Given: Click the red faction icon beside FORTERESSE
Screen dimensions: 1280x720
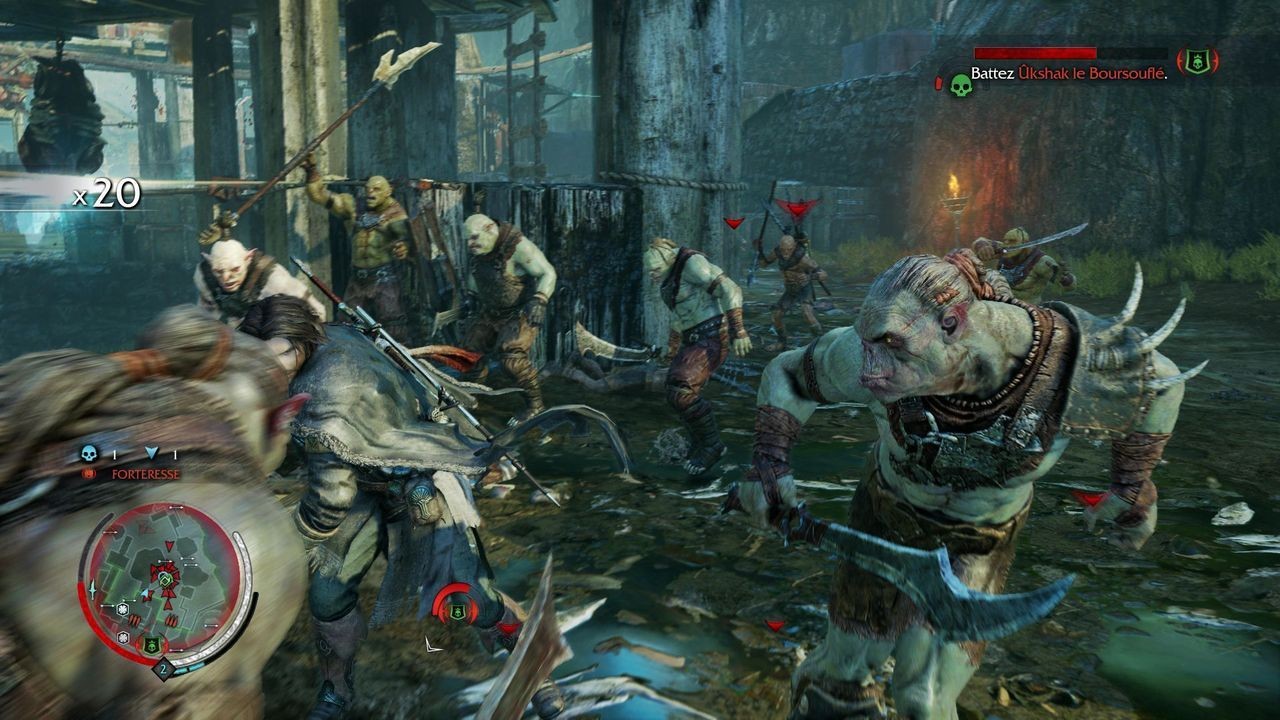Looking at the screenshot, I should (89, 474).
